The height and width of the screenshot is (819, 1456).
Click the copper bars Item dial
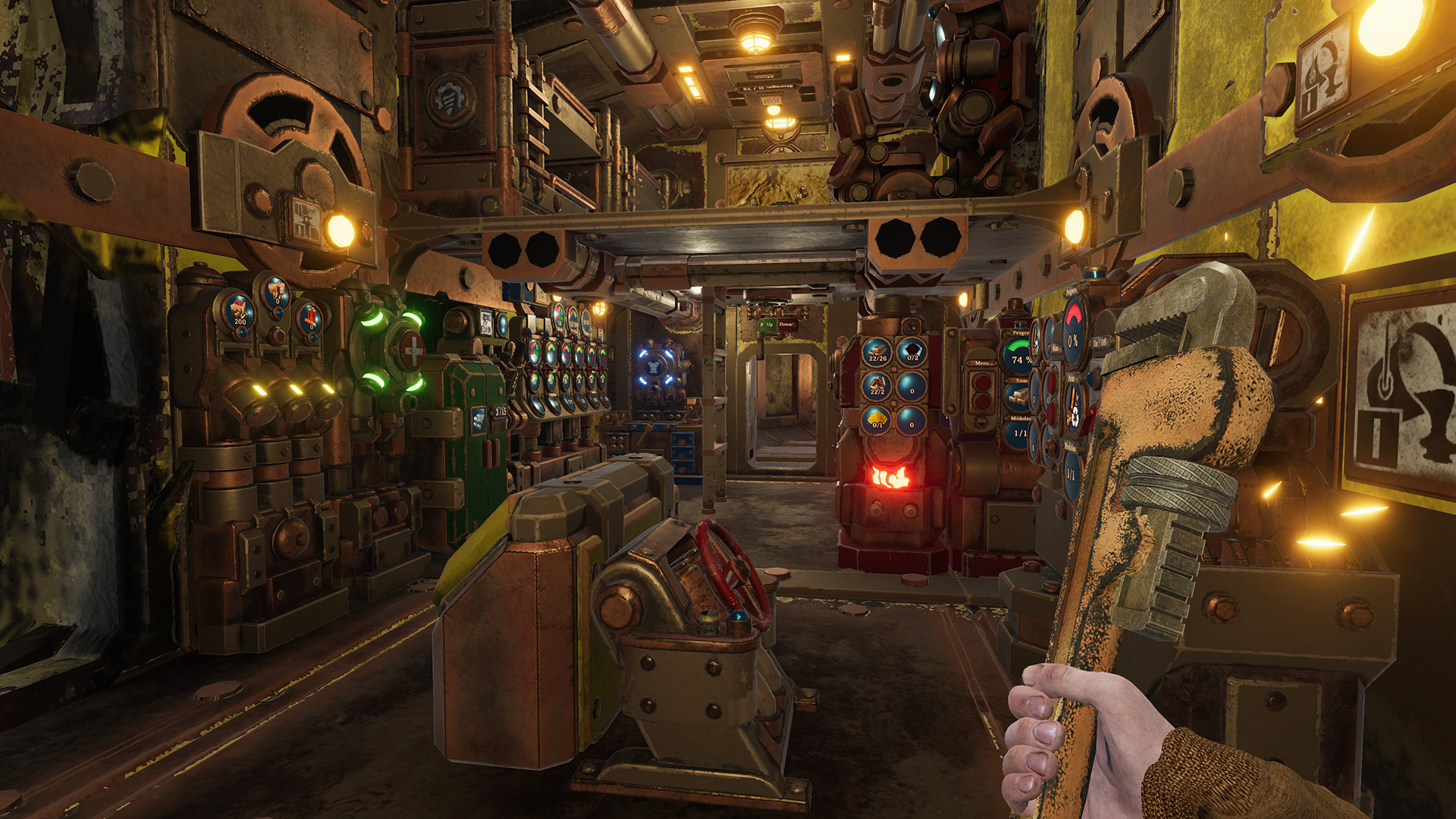tap(1017, 395)
